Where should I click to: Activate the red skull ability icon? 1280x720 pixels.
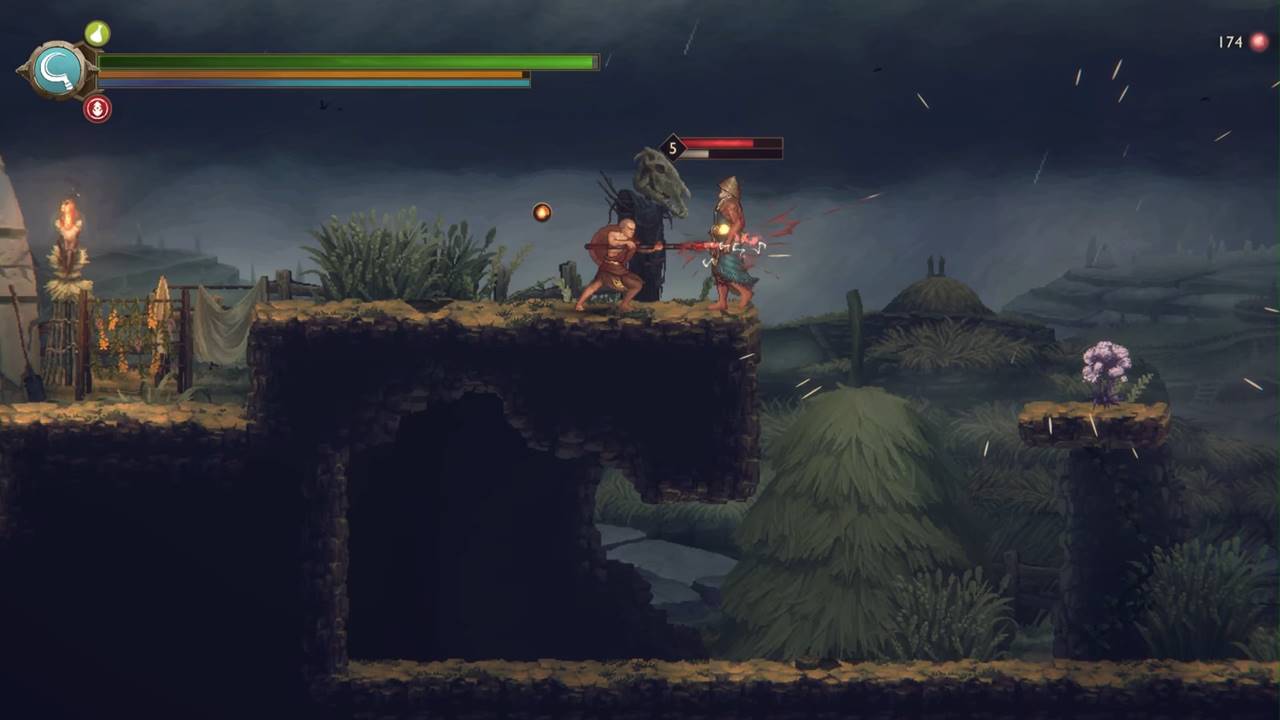[97, 109]
